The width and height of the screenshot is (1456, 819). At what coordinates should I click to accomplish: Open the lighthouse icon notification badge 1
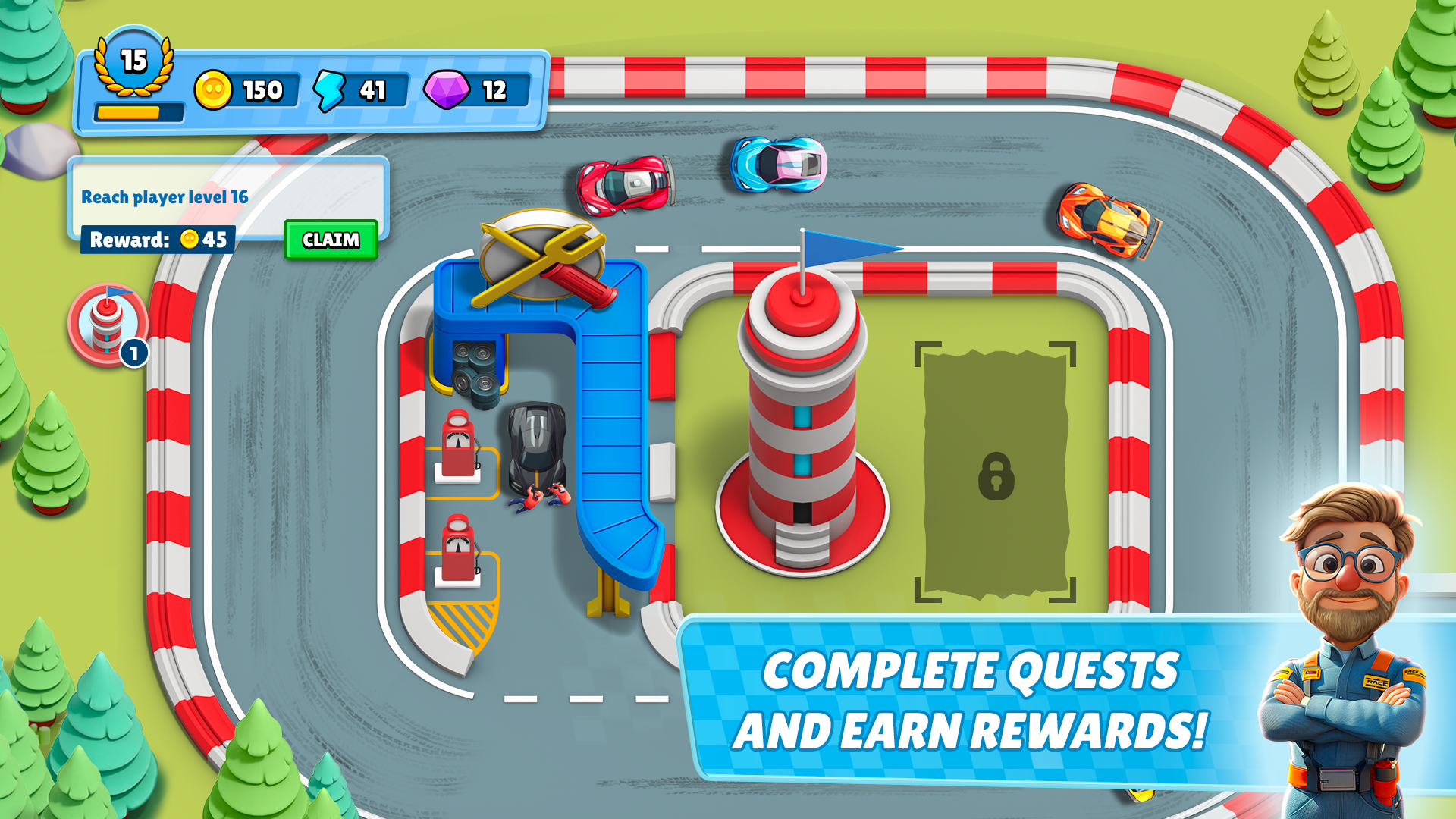point(133,353)
